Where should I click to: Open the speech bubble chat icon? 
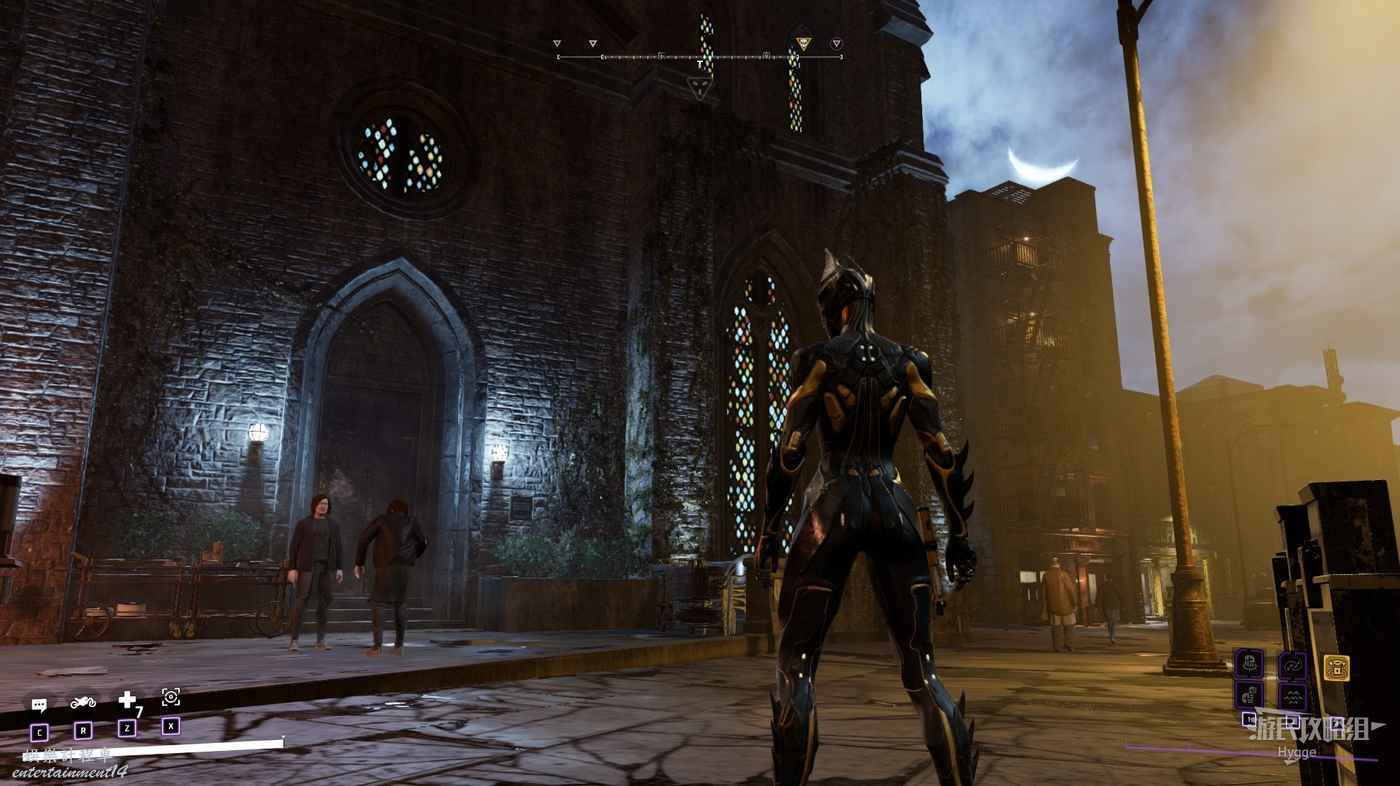pyautogui.click(x=39, y=705)
